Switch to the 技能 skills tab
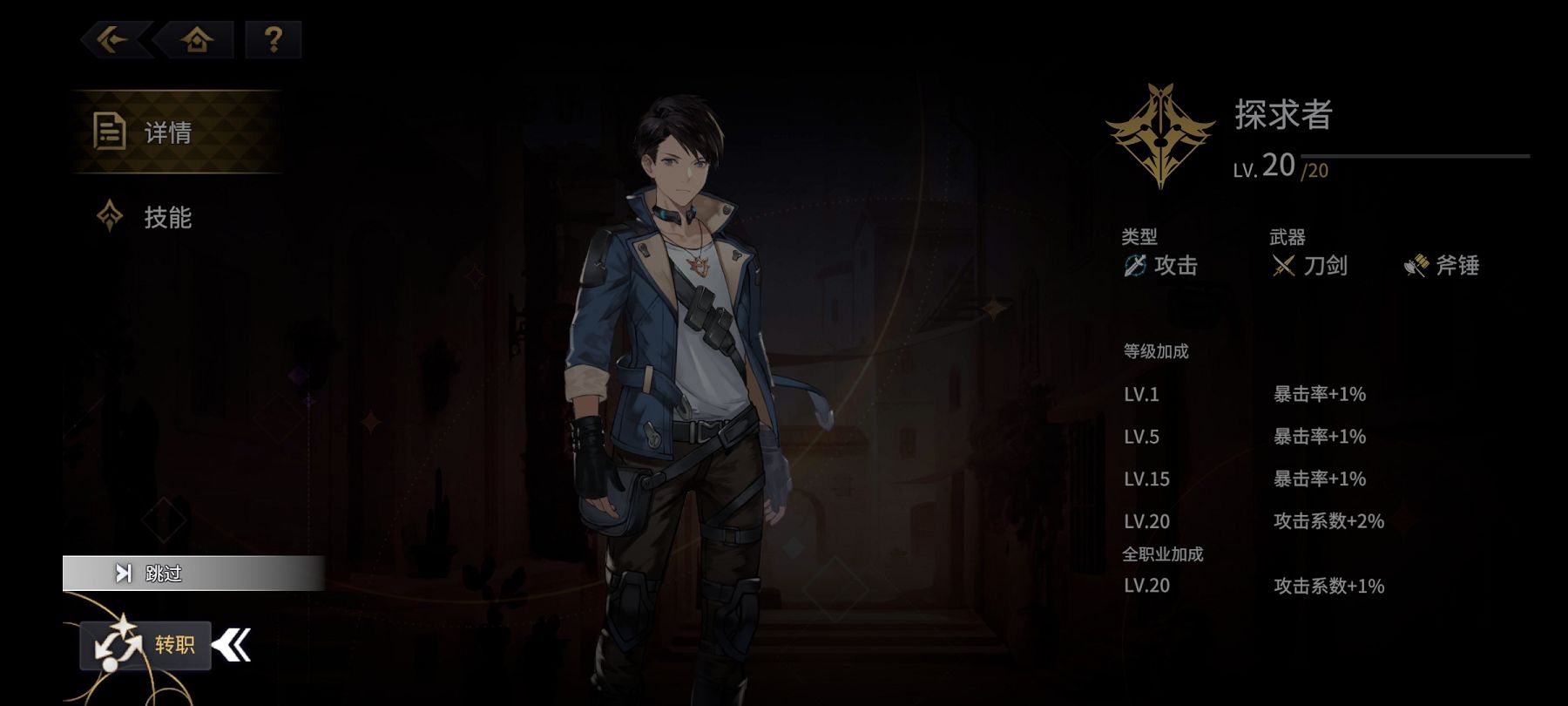 coord(166,217)
